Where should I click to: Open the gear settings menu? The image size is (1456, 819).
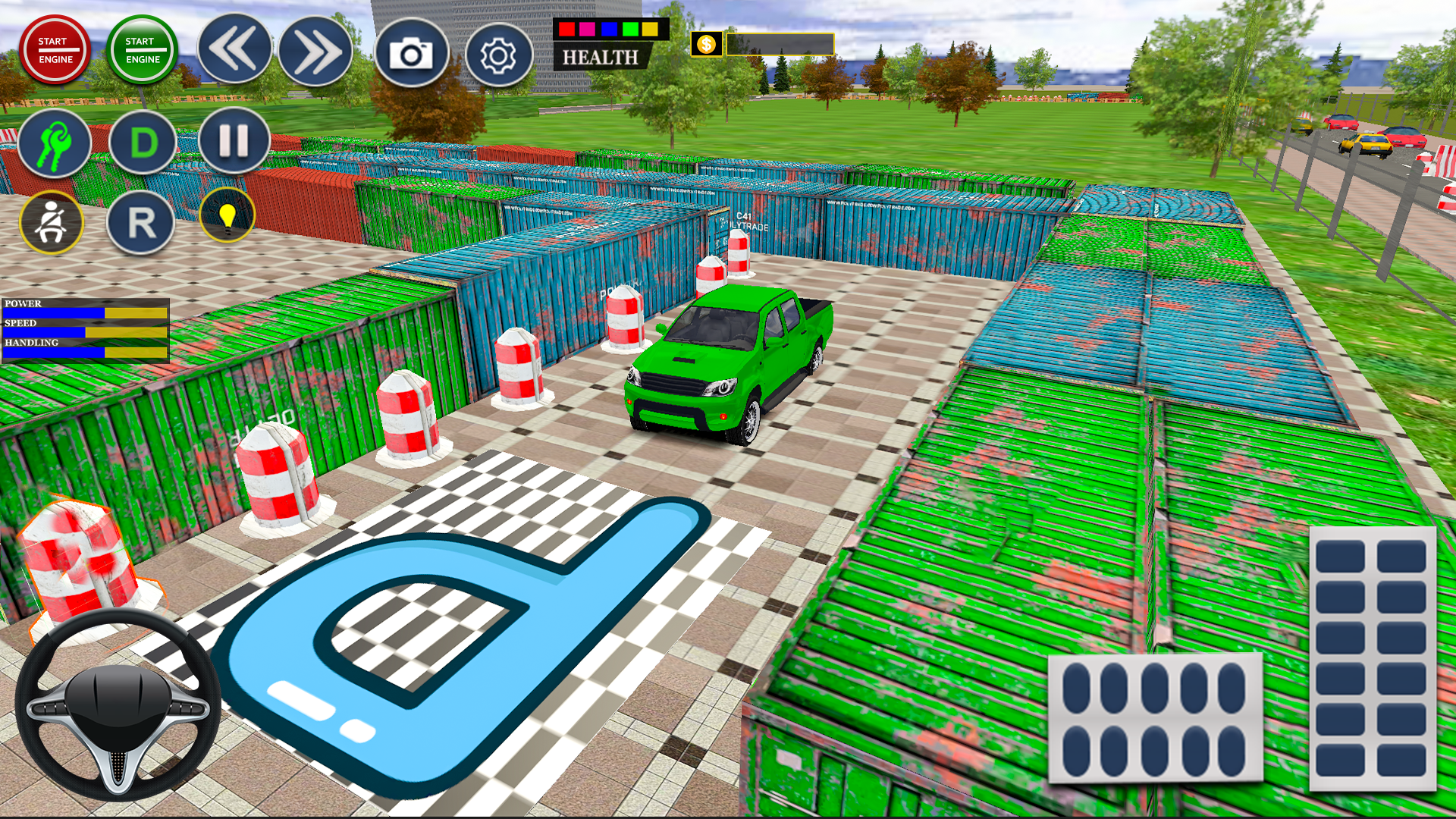(x=498, y=55)
